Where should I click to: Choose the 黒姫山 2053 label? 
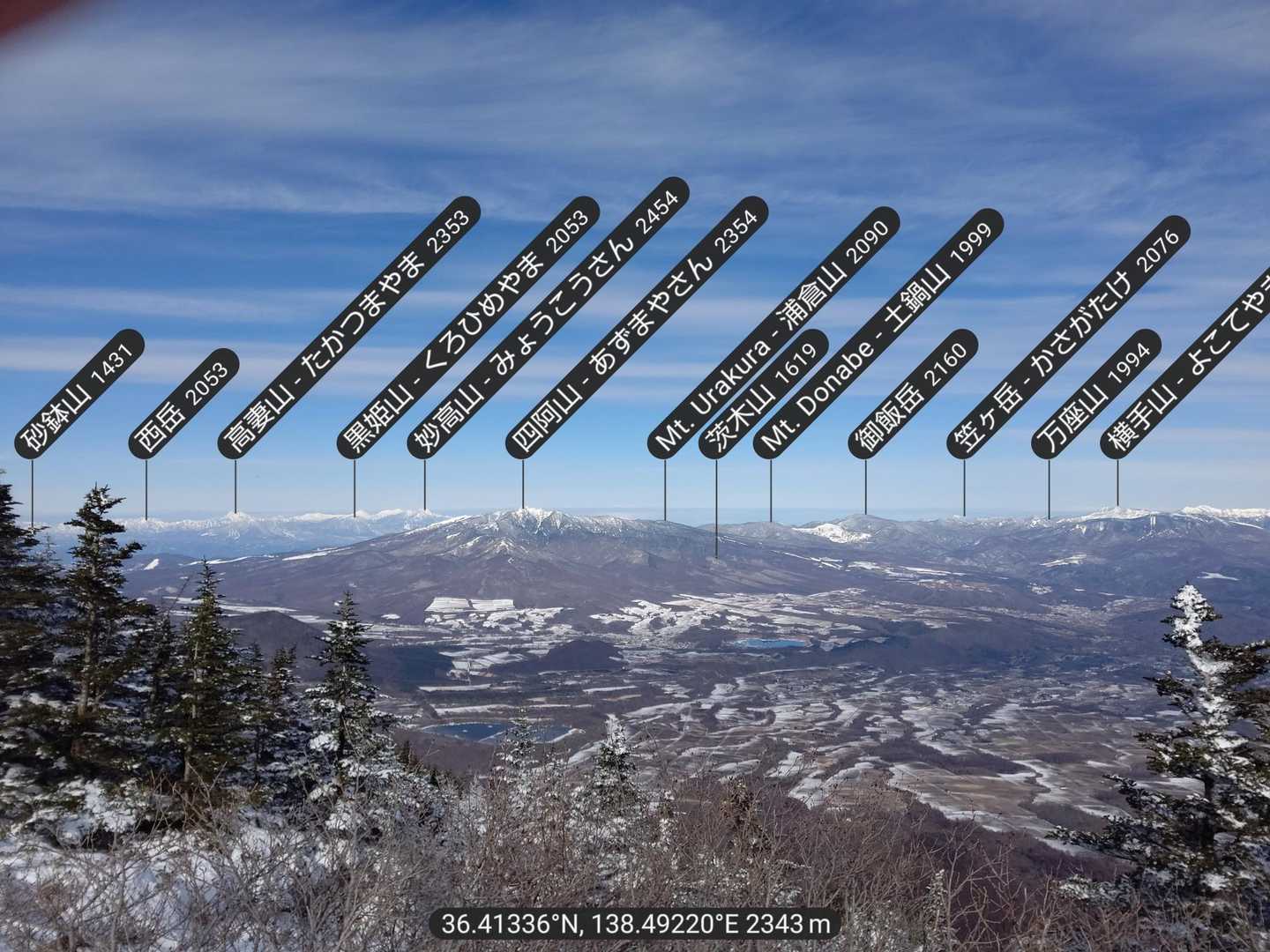tap(469, 326)
